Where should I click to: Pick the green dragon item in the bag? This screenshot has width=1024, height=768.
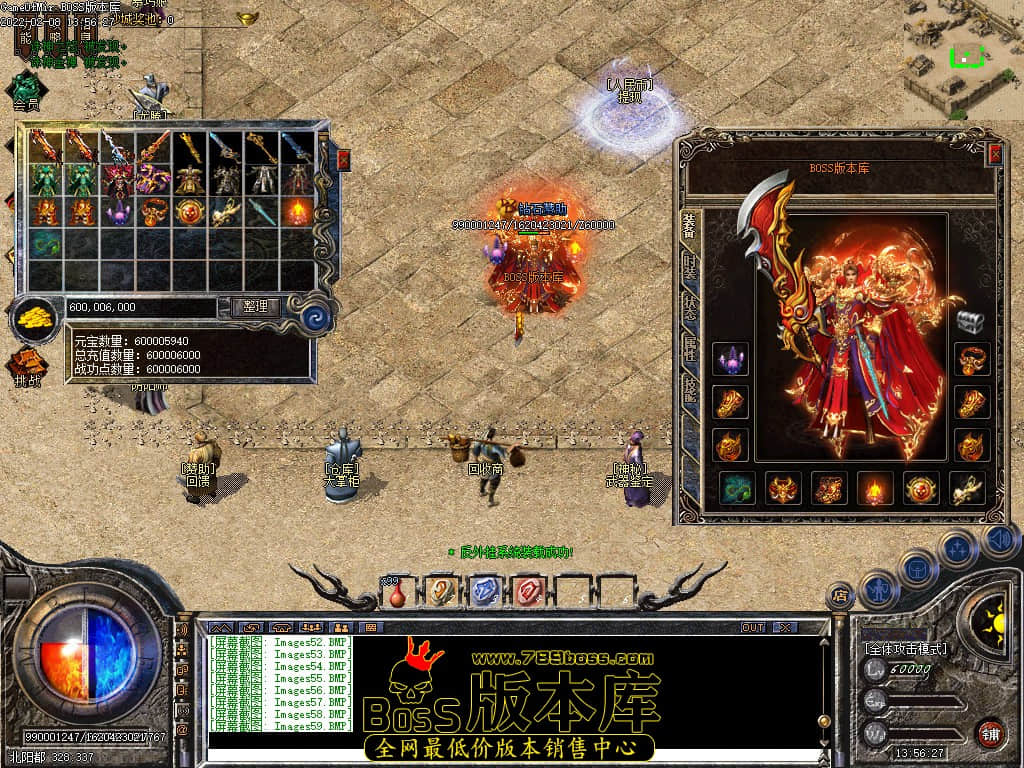[45, 243]
